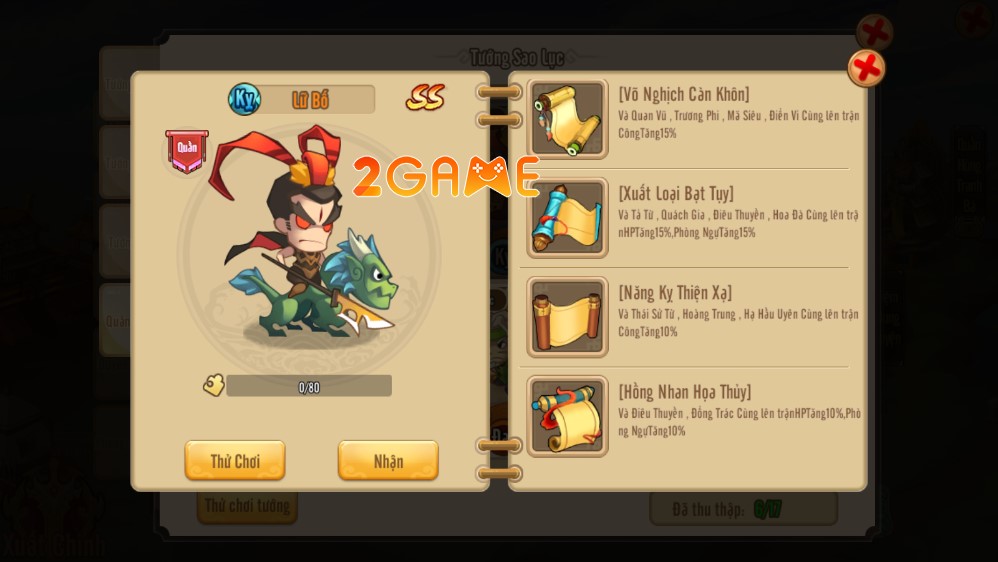
Task: Claim the hero with the Nhận button
Action: [x=388, y=461]
